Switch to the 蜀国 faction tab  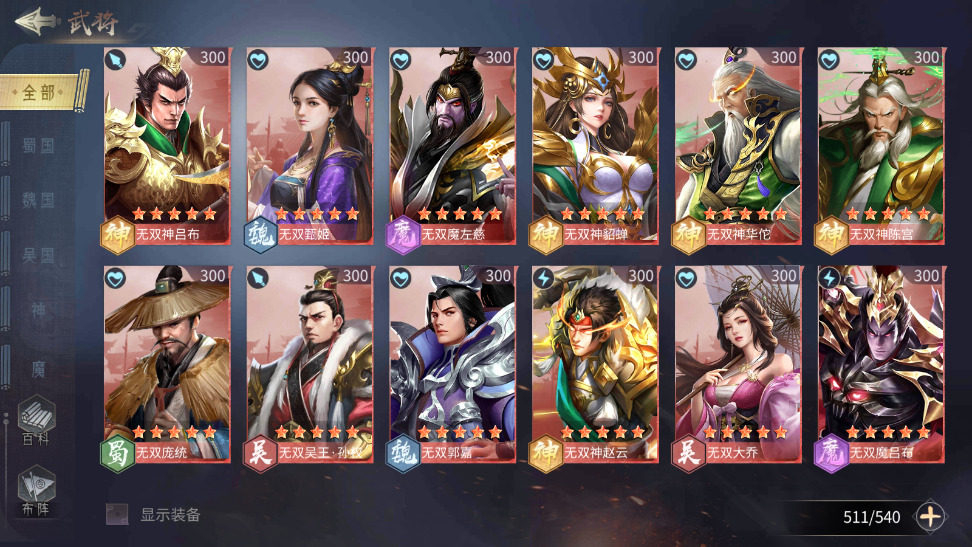tap(38, 146)
